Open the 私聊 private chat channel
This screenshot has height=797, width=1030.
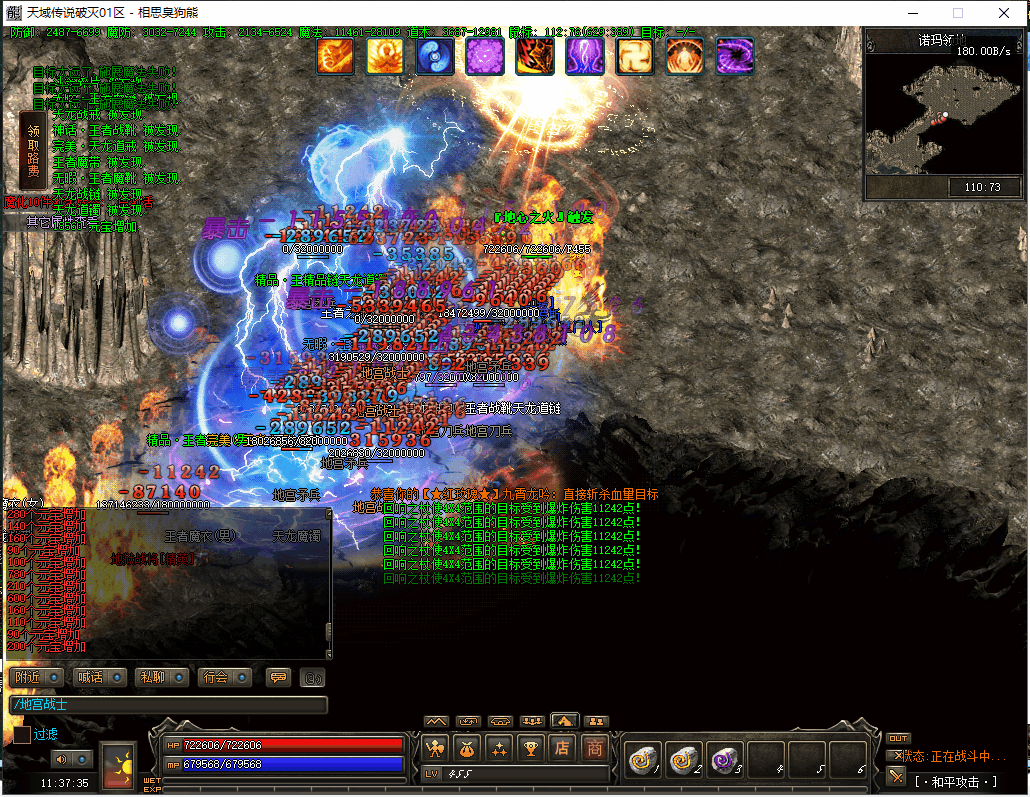162,677
